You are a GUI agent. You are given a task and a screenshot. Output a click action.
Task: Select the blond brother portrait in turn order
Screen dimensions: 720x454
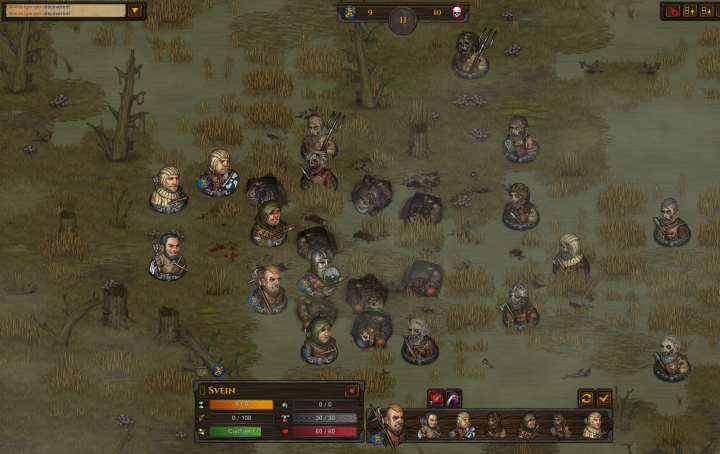(x=464, y=426)
